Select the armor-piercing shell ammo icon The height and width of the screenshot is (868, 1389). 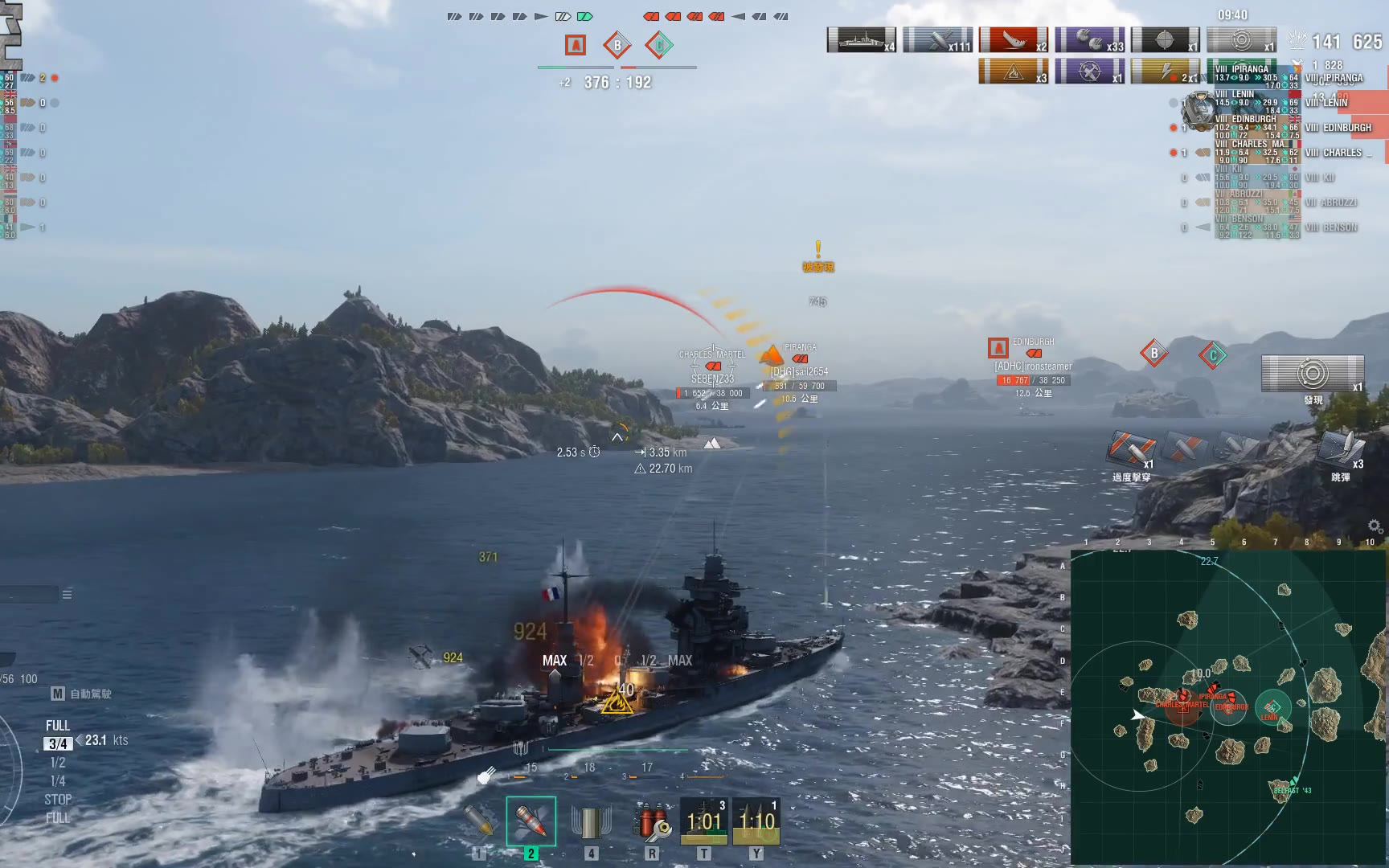tap(479, 821)
